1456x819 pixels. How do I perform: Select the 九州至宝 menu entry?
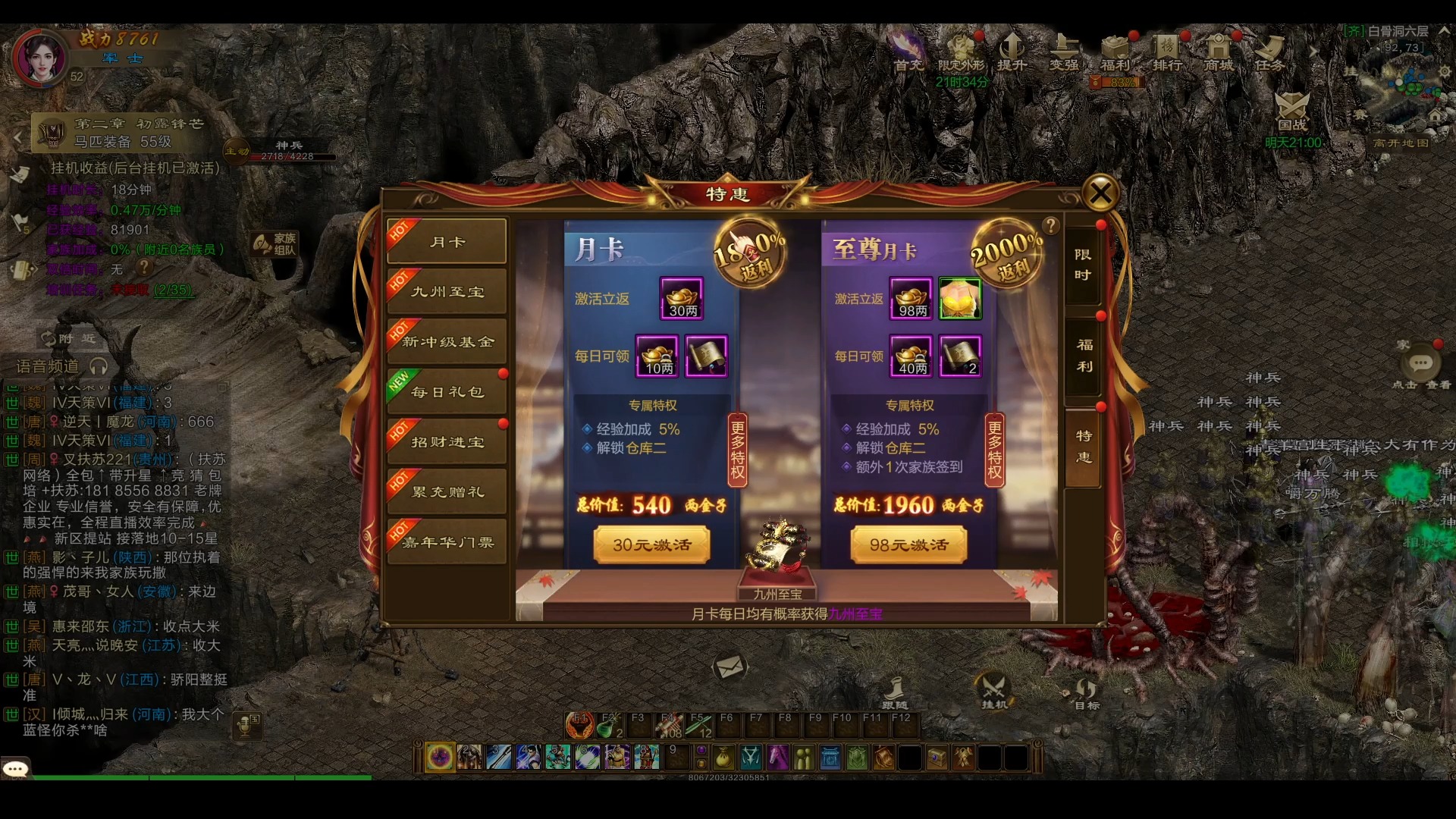(447, 292)
